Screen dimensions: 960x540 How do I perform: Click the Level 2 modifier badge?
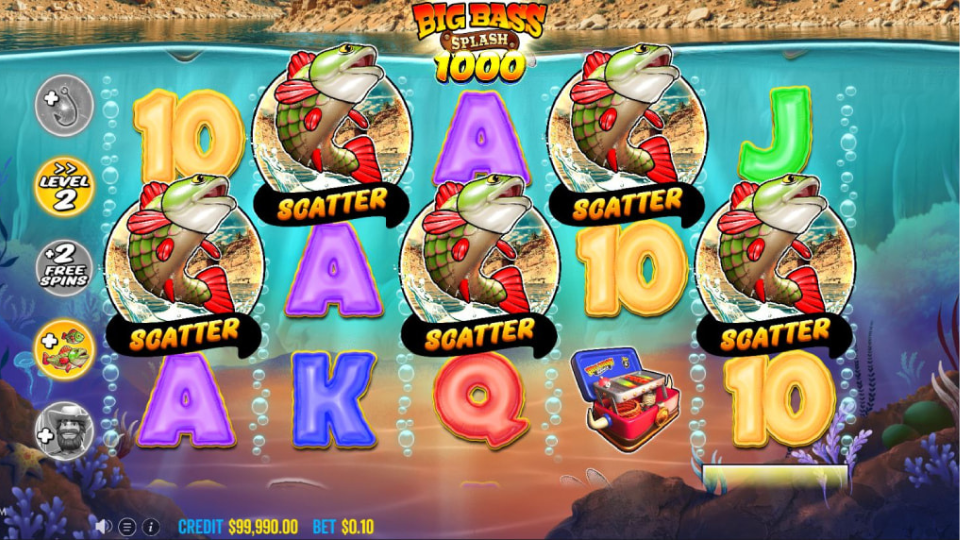tap(65, 185)
